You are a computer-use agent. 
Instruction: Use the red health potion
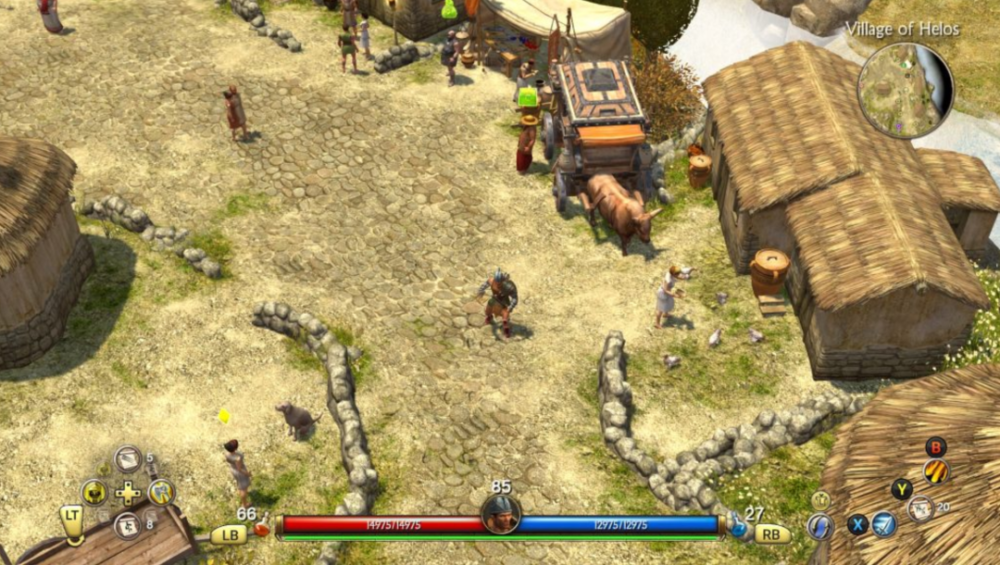(261, 526)
